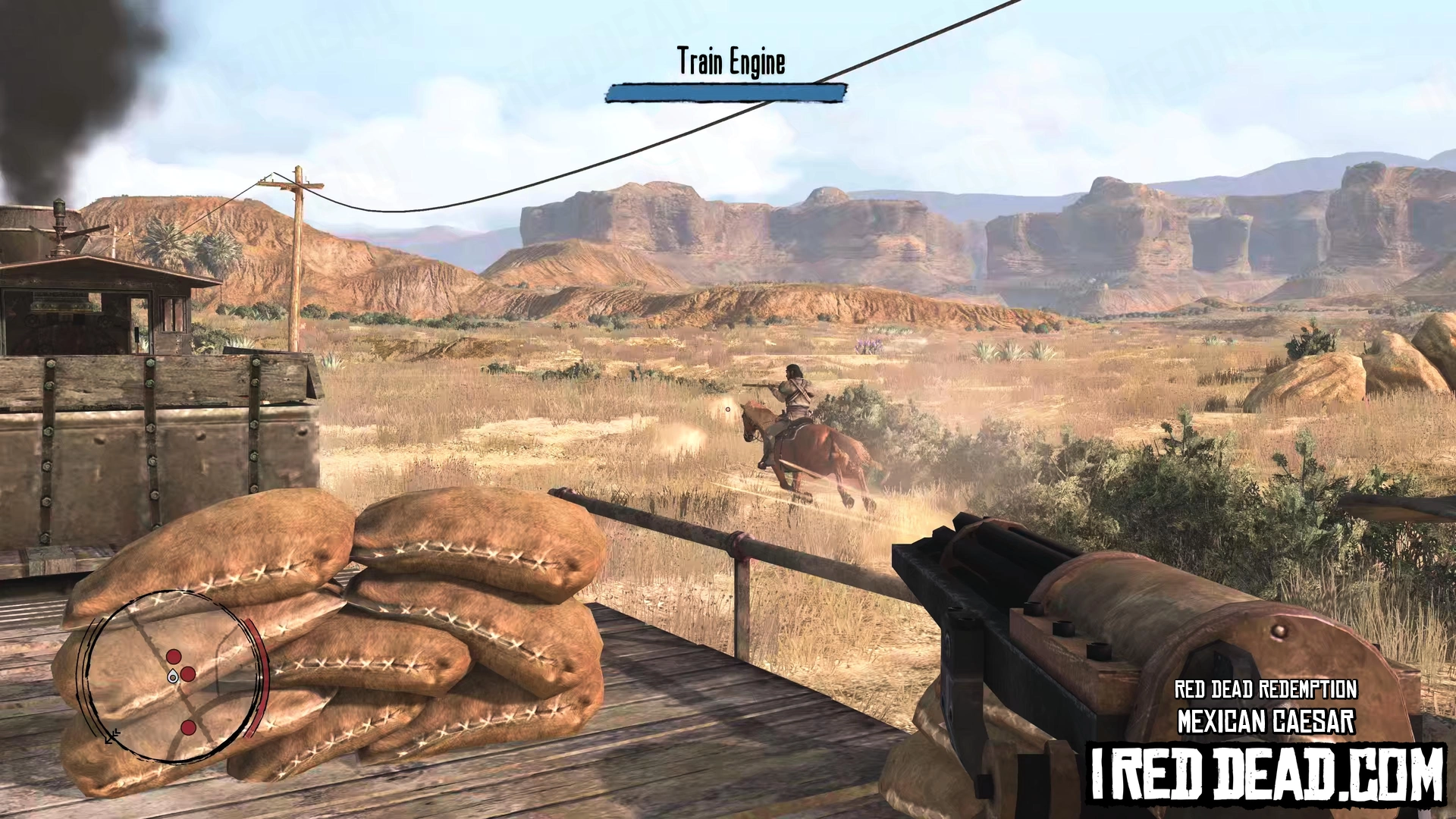The height and width of the screenshot is (819, 1456).
Task: Open the circular minimap radar
Action: pos(175,676)
